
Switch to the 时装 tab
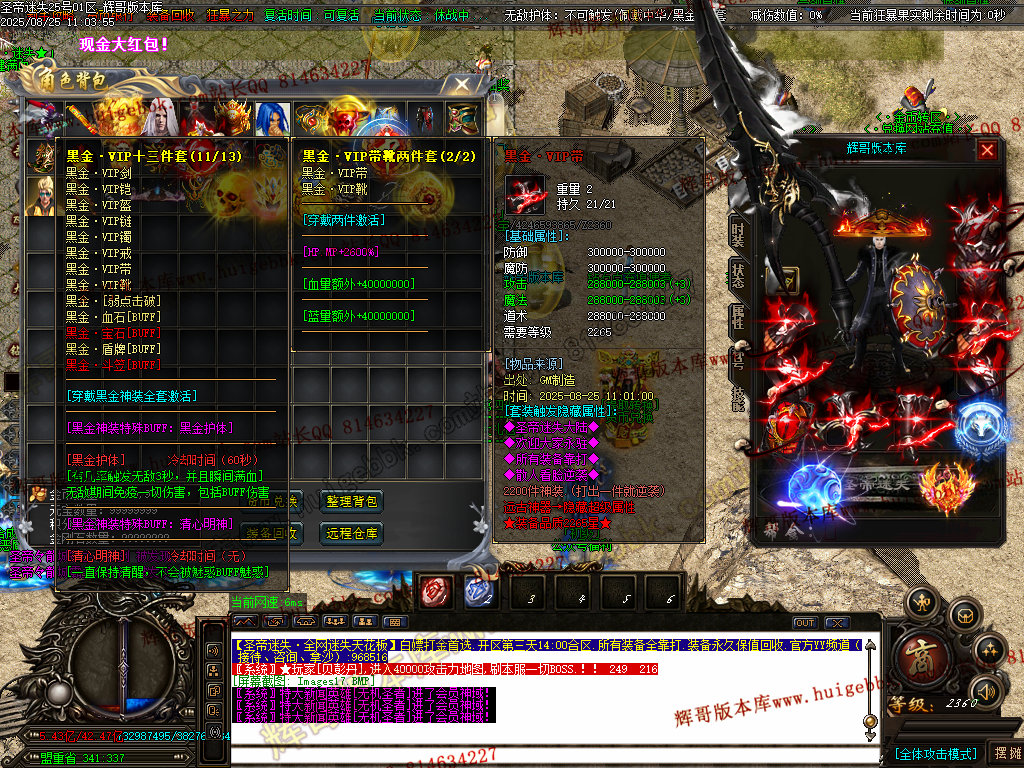click(x=738, y=232)
